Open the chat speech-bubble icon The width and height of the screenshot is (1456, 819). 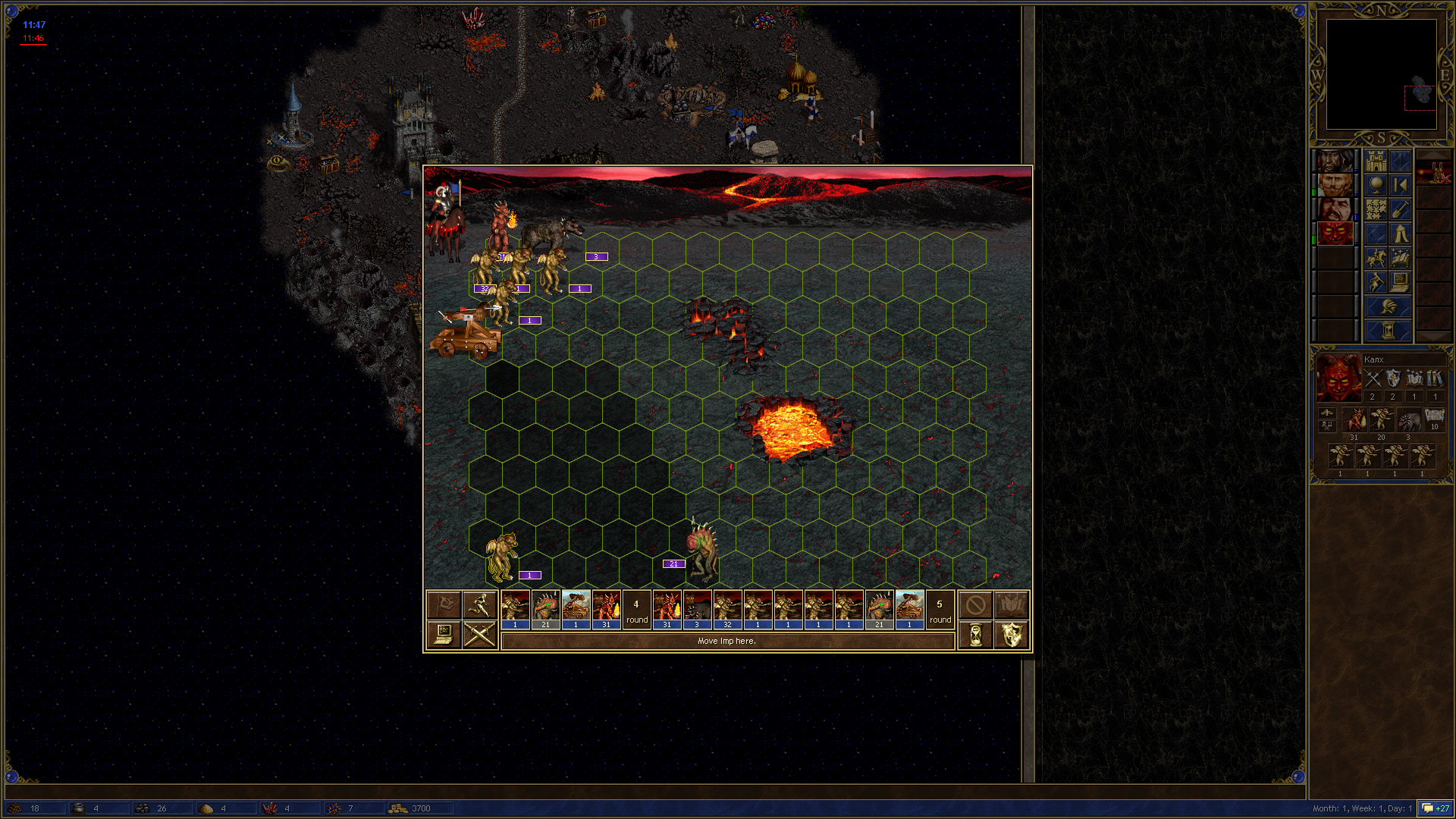pos(1428,808)
